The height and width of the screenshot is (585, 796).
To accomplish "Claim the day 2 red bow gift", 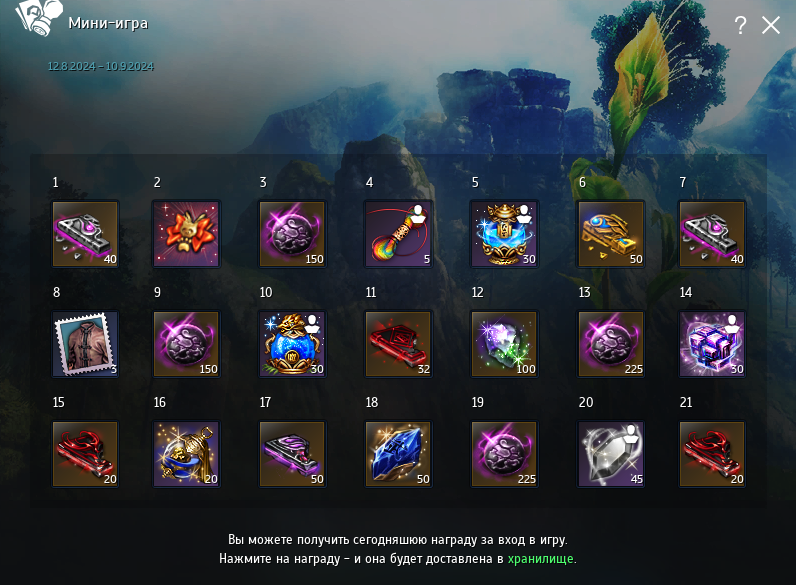I will click(186, 234).
